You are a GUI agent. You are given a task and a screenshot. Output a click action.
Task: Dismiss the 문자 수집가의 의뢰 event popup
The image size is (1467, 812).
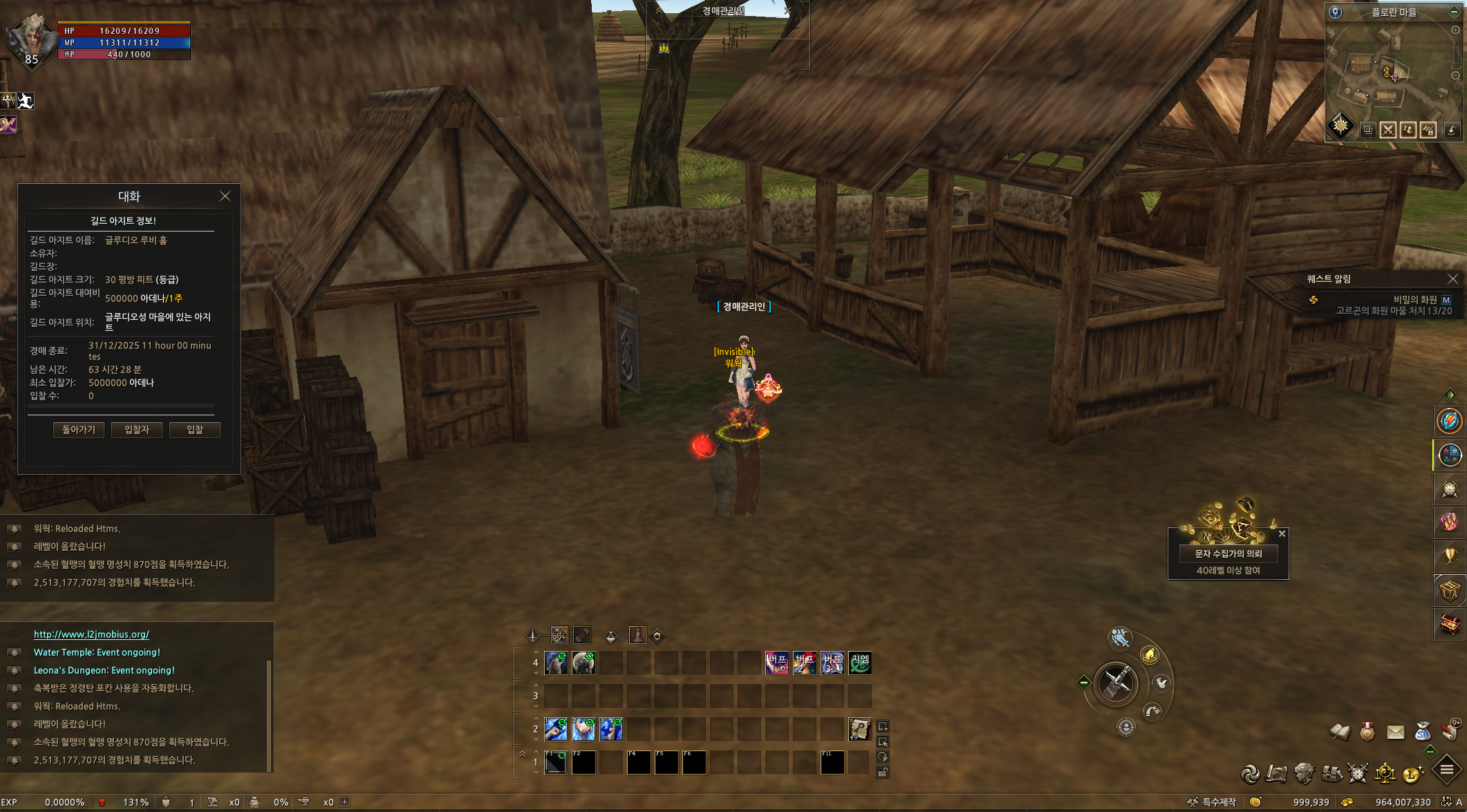coord(1282,534)
